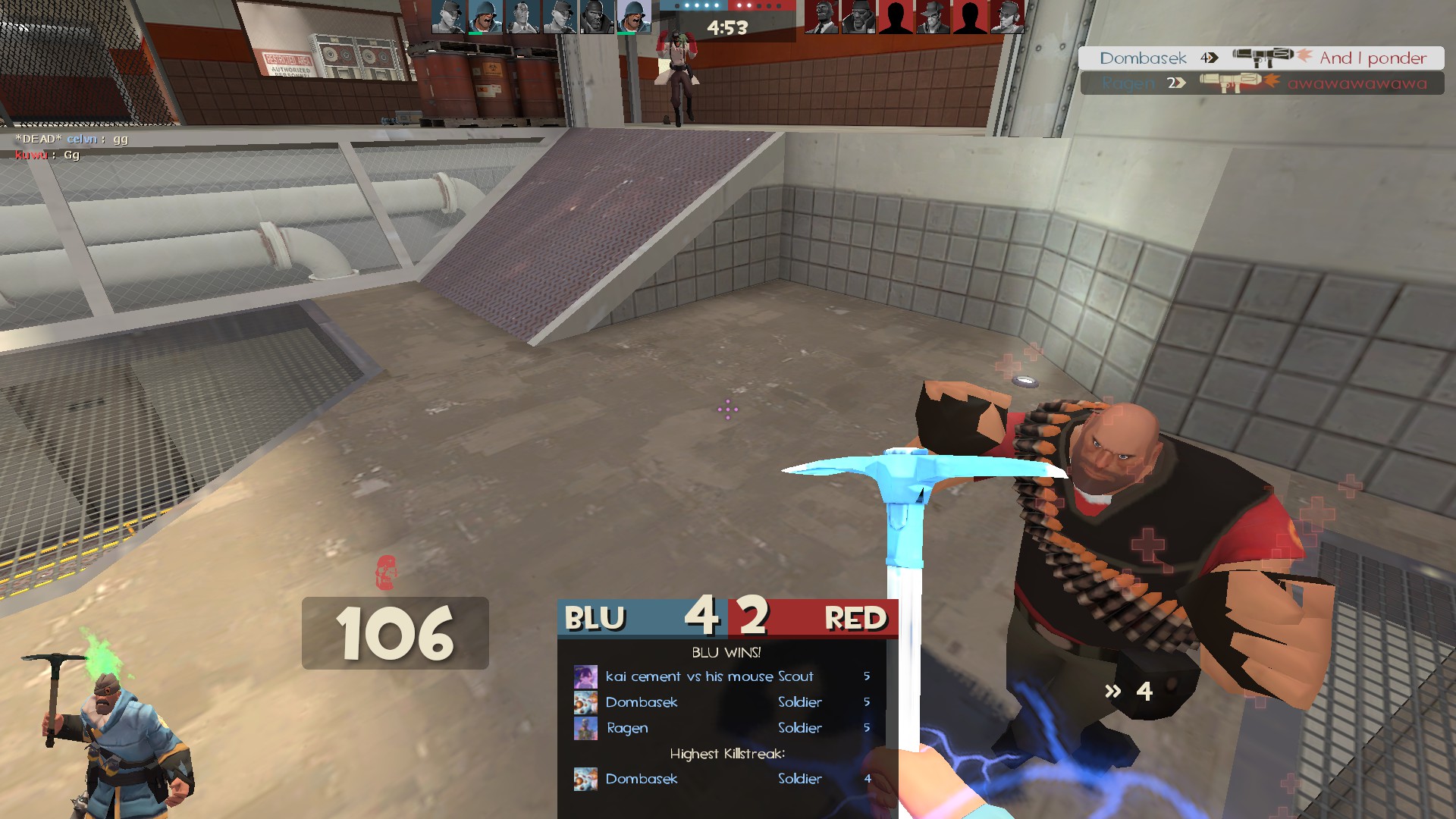Click celvn's gg chat message
Screen dimensions: 1456x819
click(x=72, y=139)
